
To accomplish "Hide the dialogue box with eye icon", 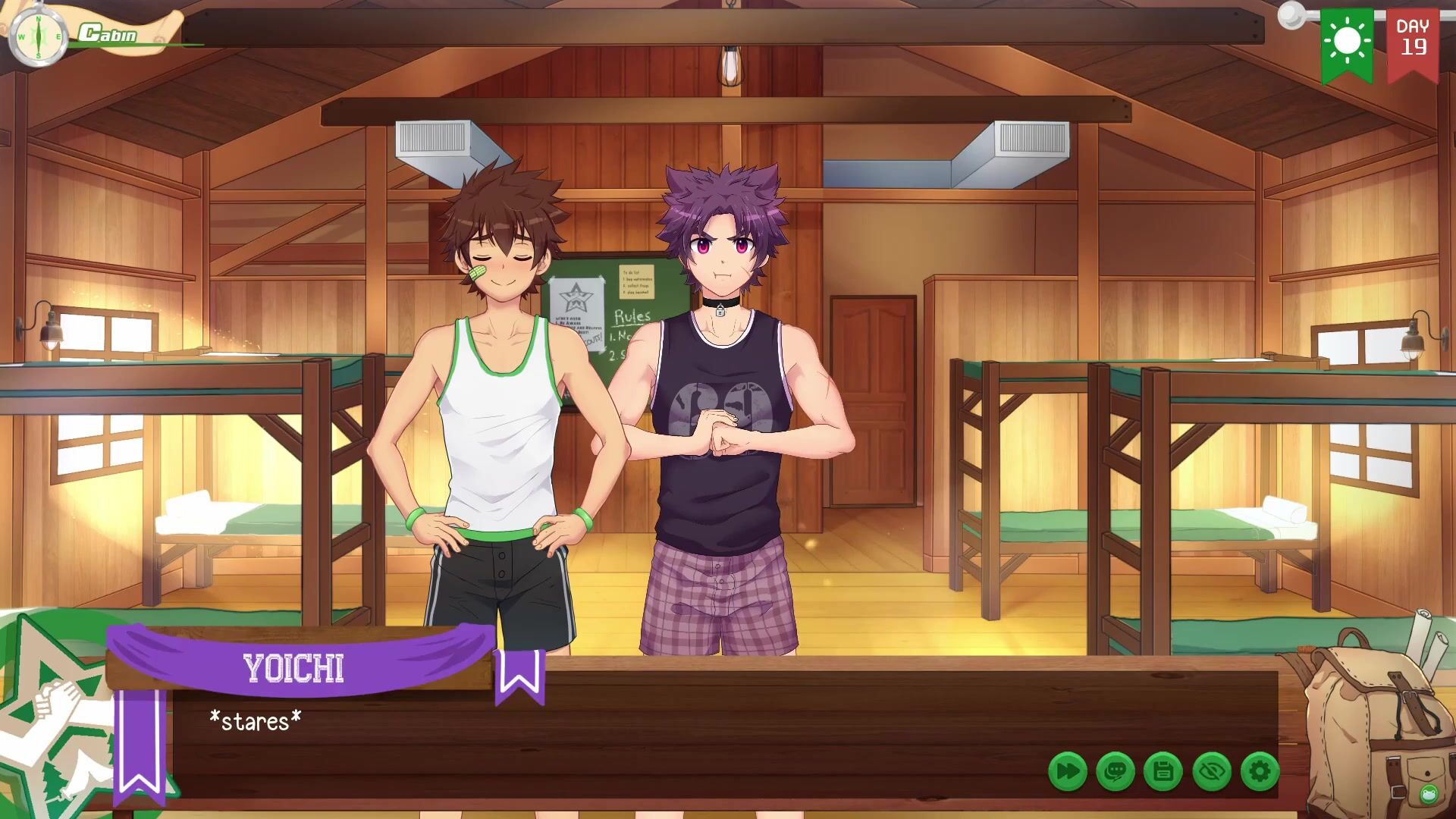I will 1212,772.
